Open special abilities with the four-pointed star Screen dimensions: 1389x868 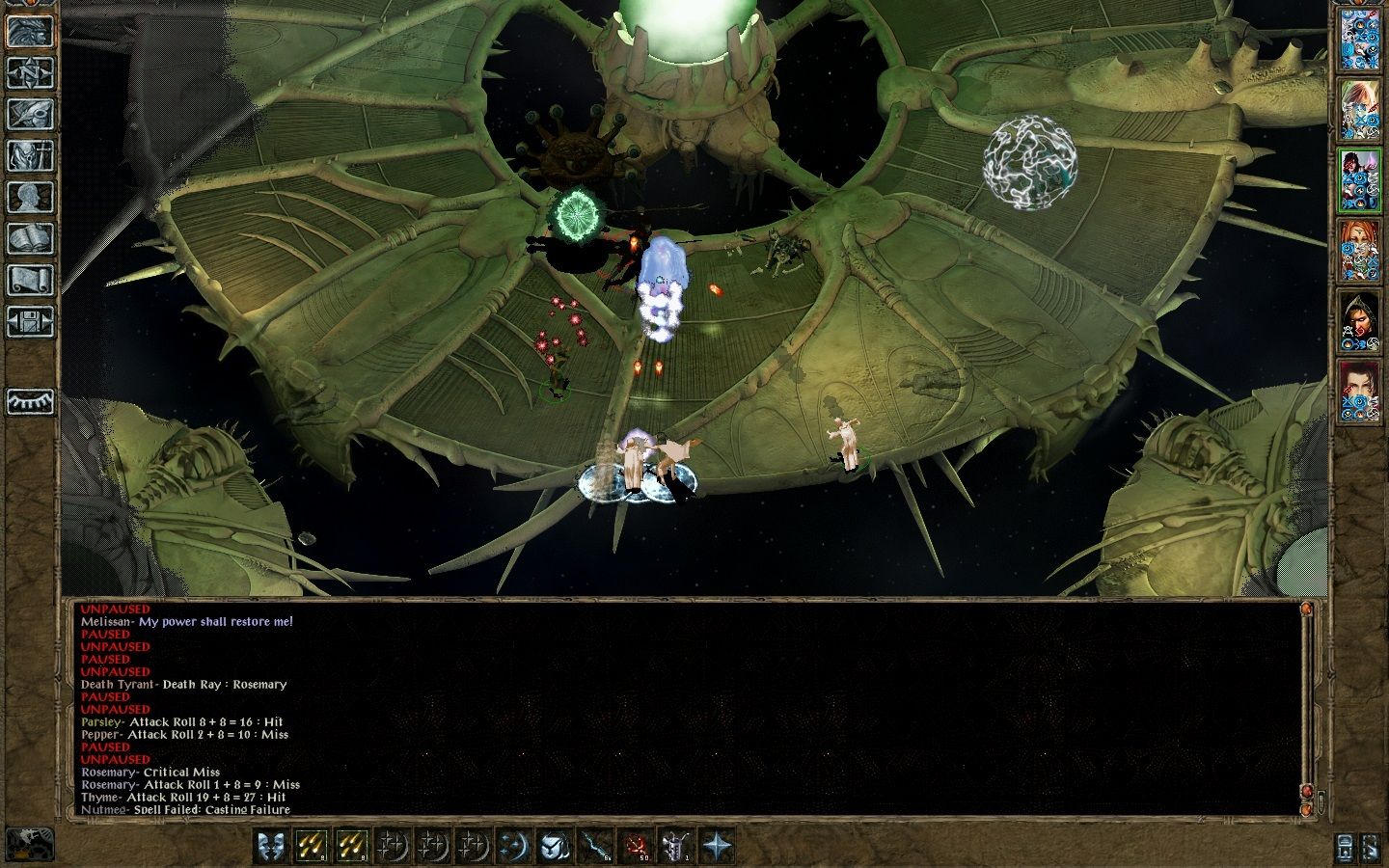point(717,846)
